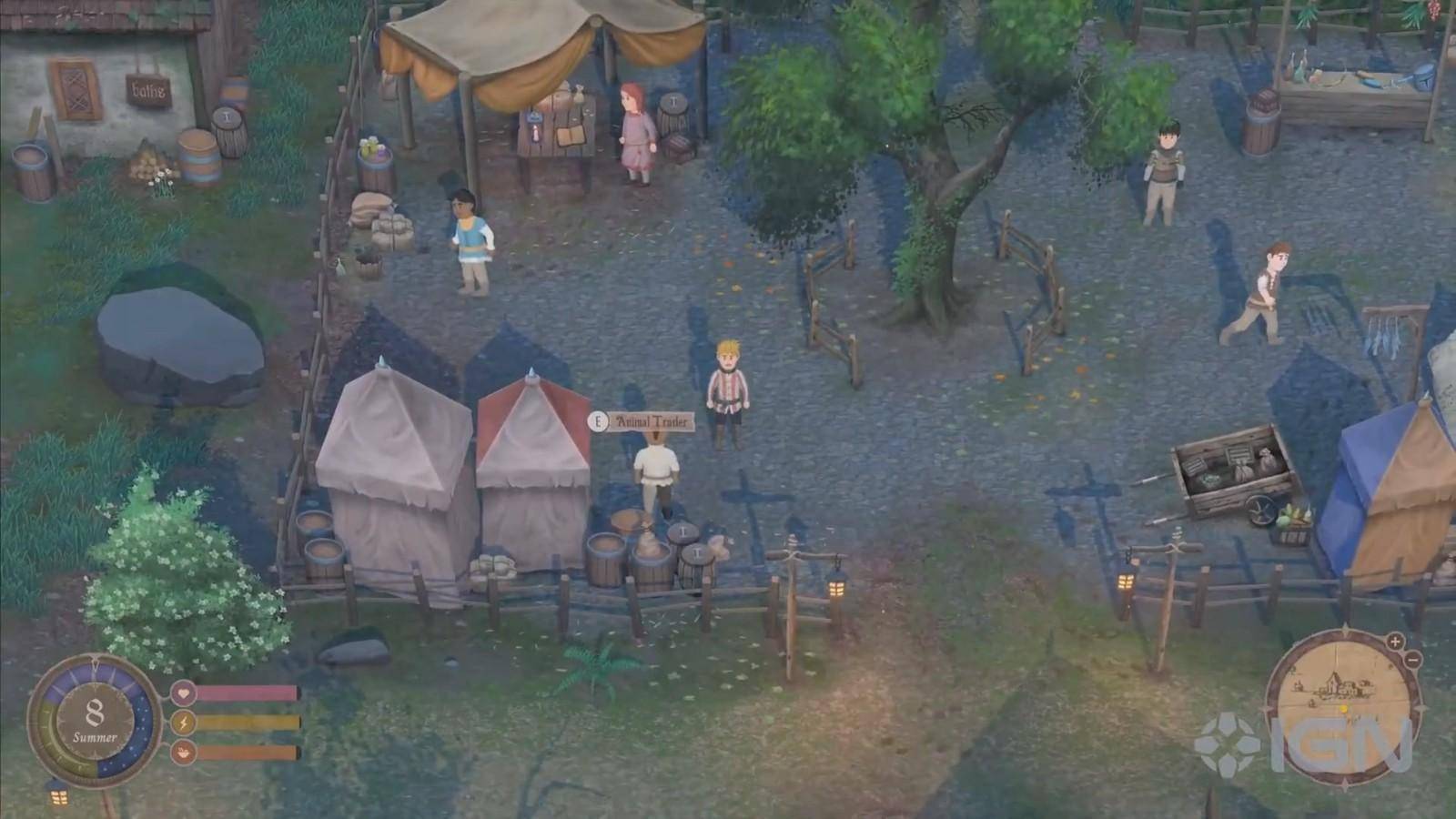Click the yellow player marker on the minimap

(1343, 709)
